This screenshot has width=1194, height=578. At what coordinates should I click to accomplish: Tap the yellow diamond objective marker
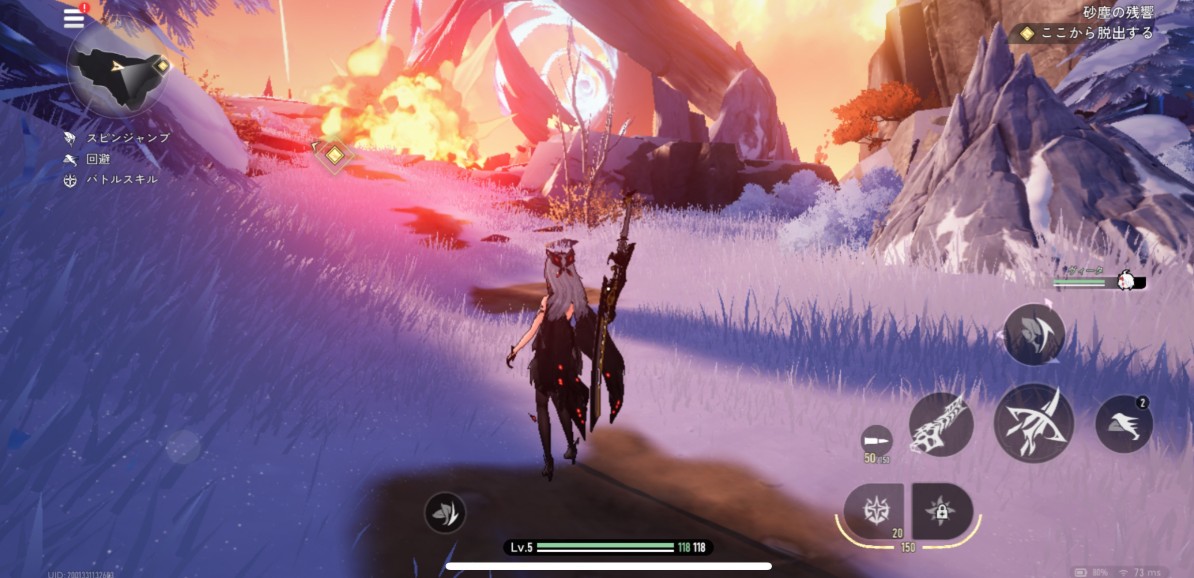(x=332, y=153)
